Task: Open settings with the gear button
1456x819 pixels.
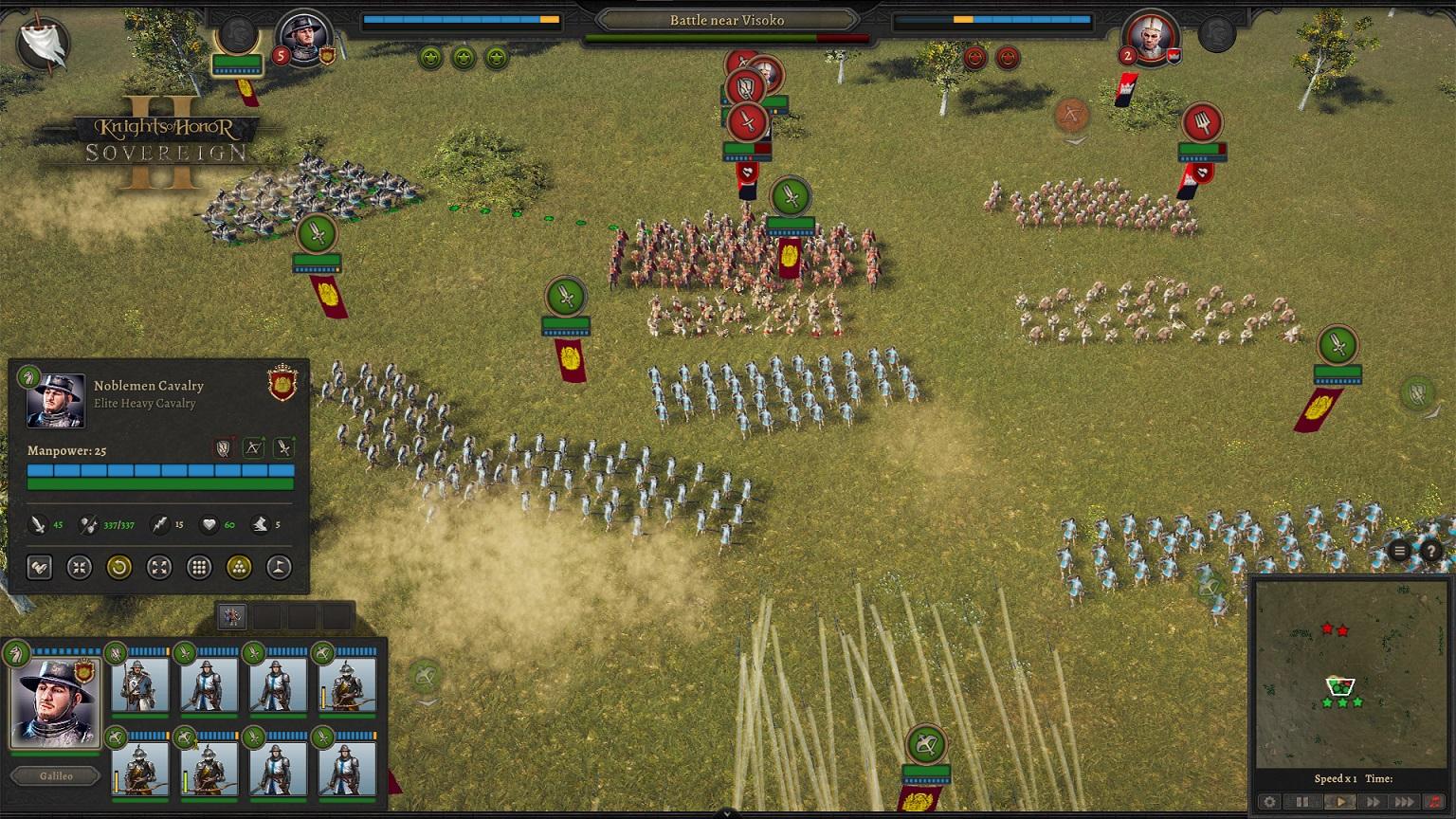Action: coord(1269,802)
